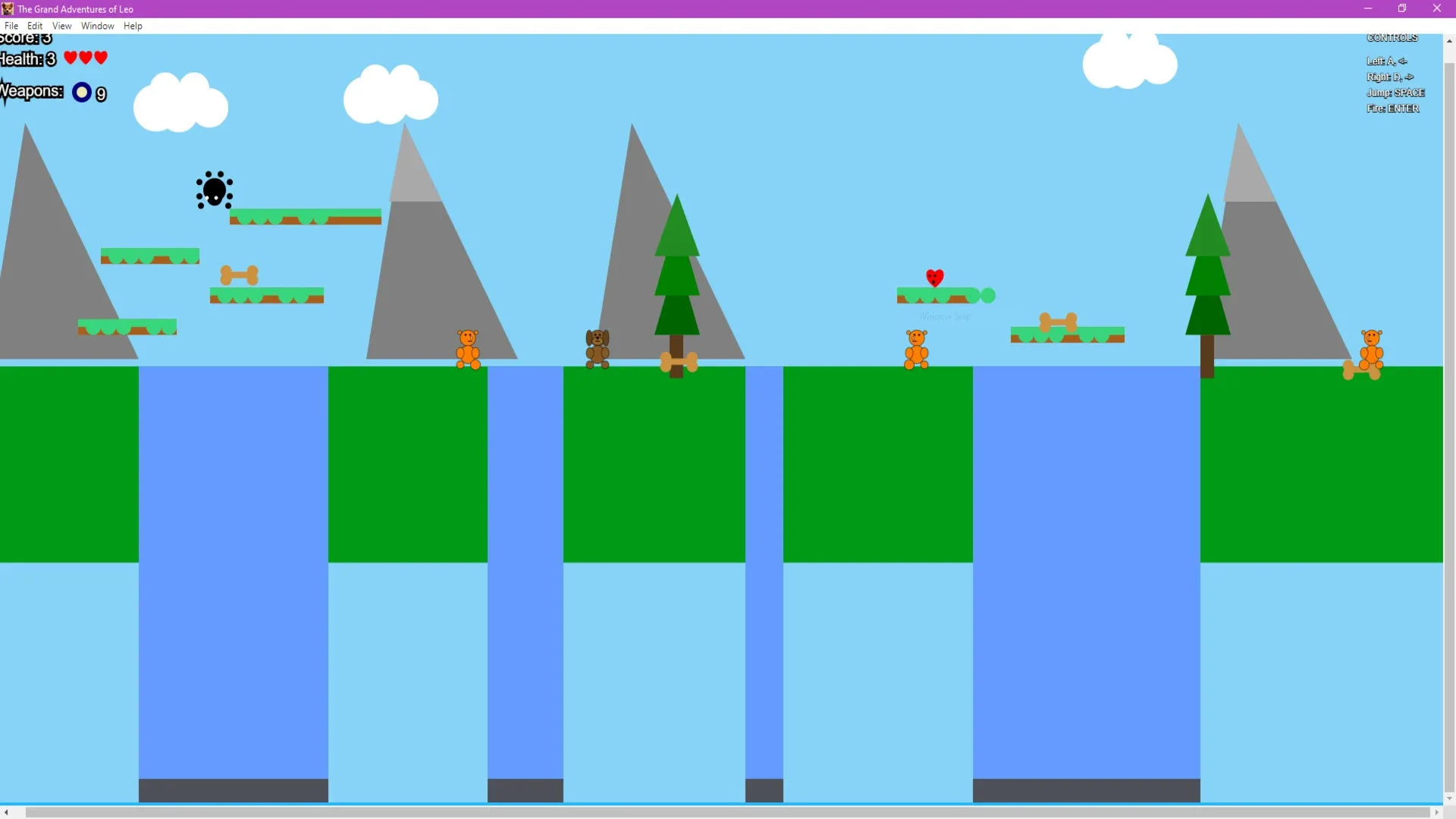This screenshot has height=819, width=1456.
Task: Select the brown dog sprite by the pine tree
Action: [x=598, y=347]
